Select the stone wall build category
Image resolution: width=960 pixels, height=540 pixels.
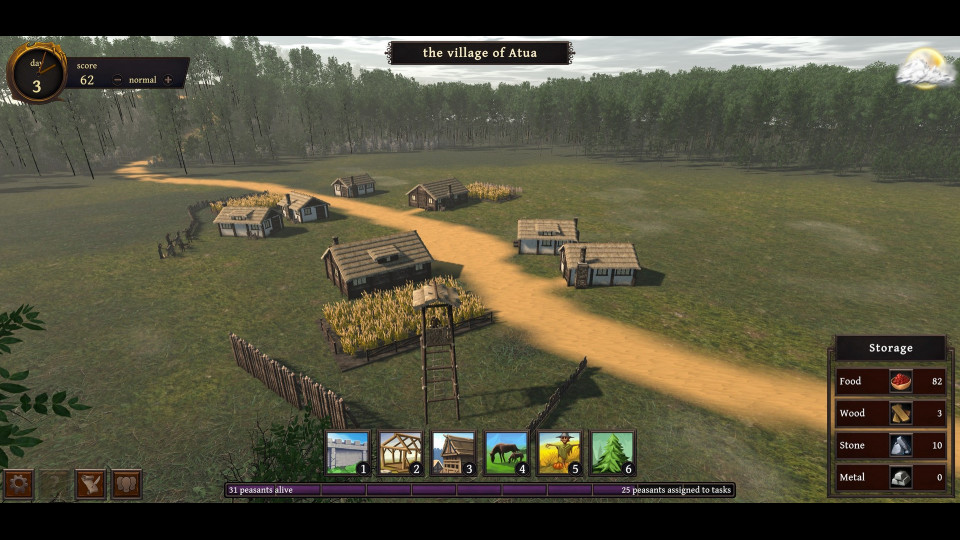tap(347, 453)
